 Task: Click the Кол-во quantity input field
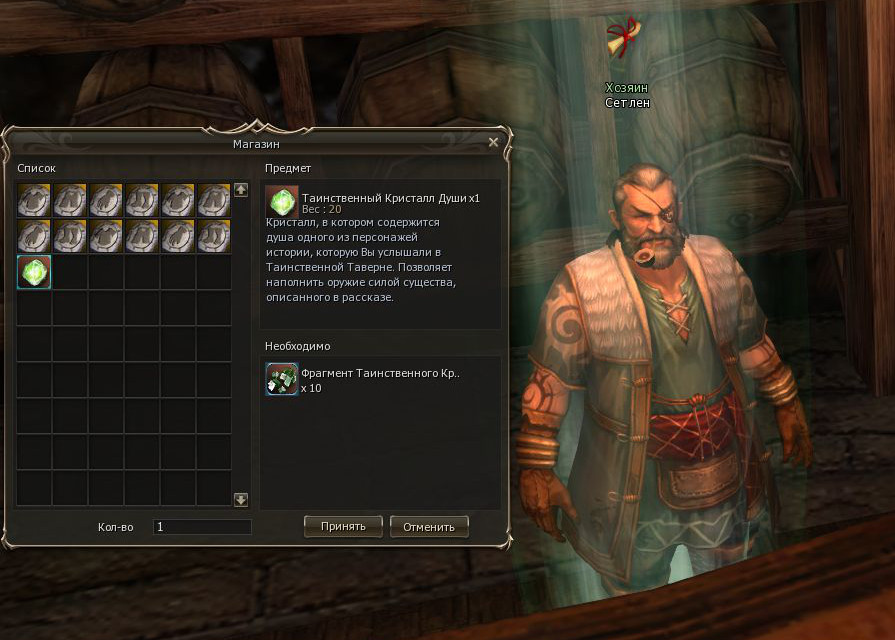(x=202, y=526)
